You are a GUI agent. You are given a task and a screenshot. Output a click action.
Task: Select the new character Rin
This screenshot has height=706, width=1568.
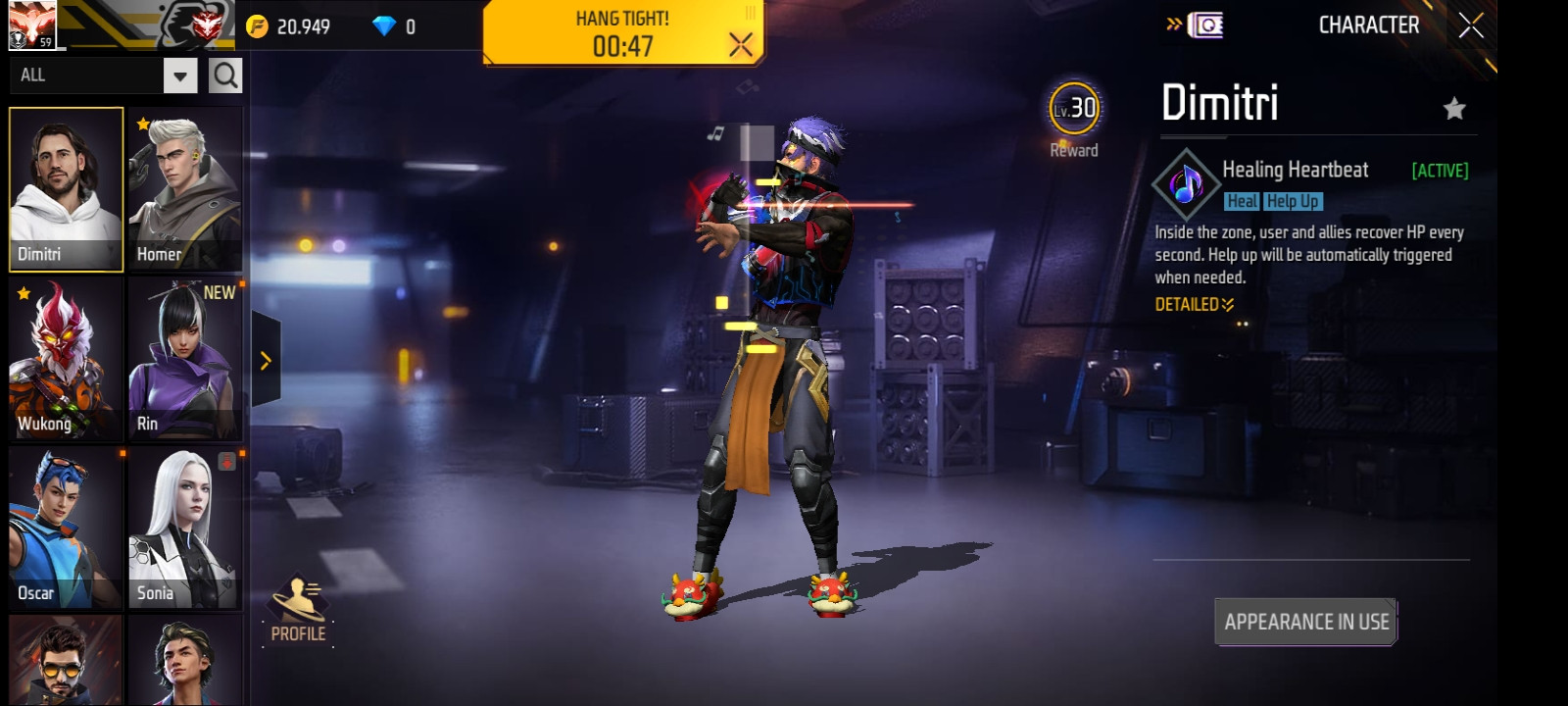pos(184,358)
